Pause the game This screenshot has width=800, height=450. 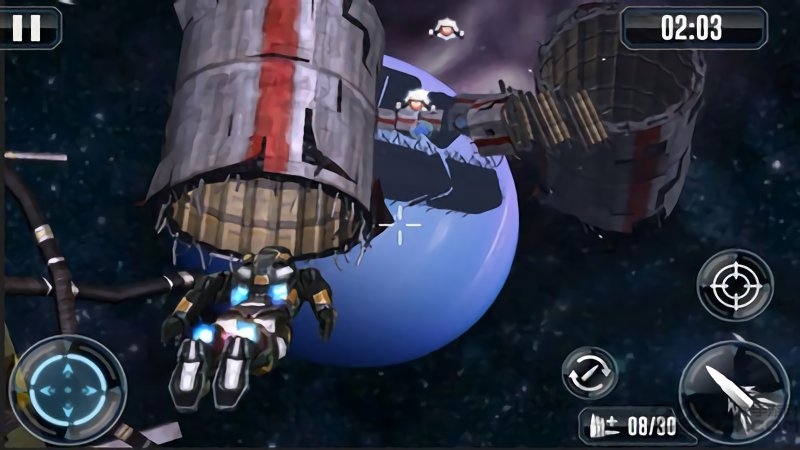27,27
